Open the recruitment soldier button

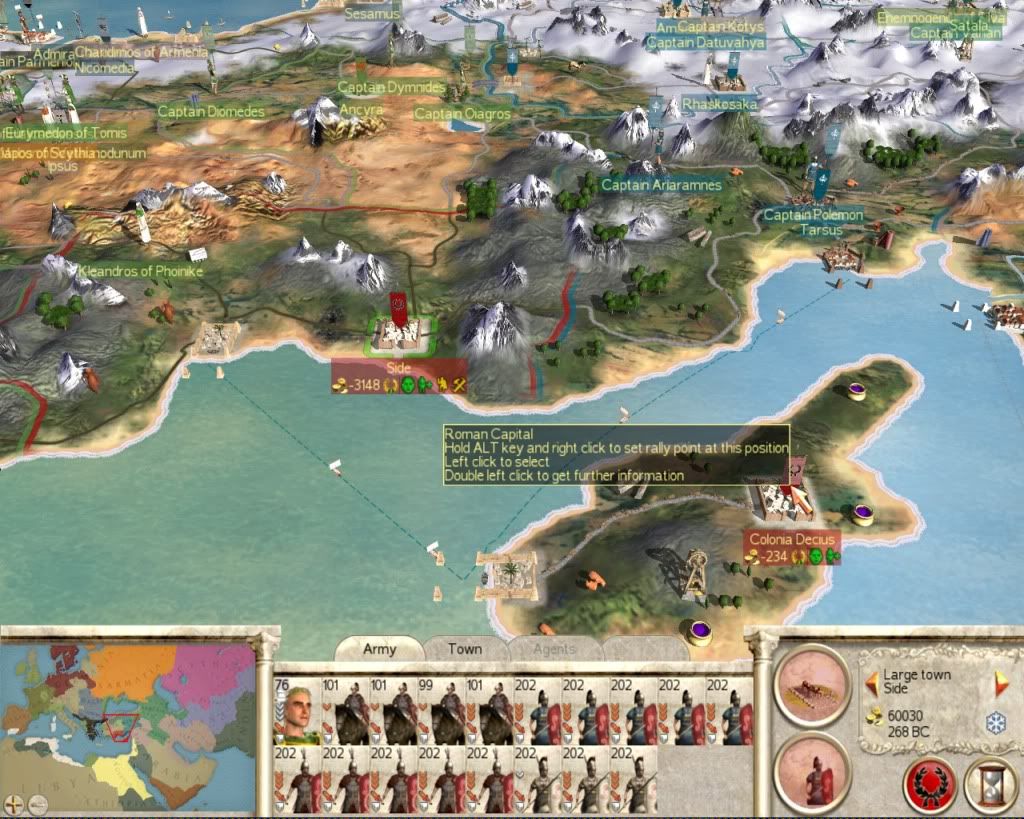811,772
